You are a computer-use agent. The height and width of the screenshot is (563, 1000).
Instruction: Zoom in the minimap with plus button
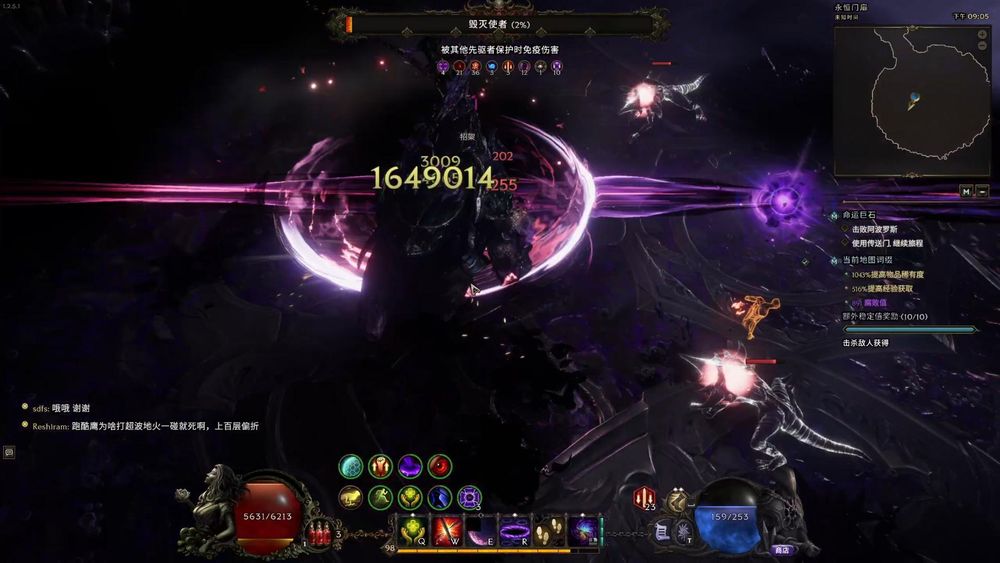pyautogui.click(x=984, y=32)
